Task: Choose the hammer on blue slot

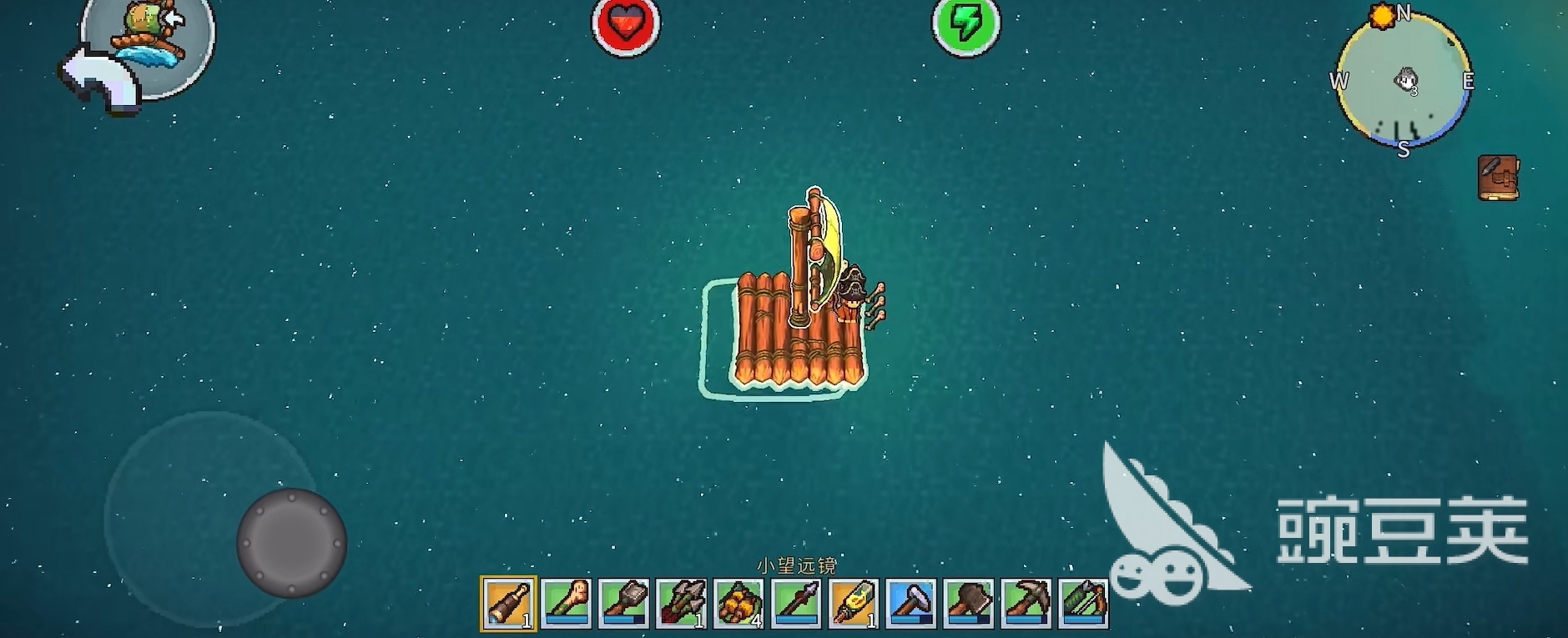Action: point(911,603)
